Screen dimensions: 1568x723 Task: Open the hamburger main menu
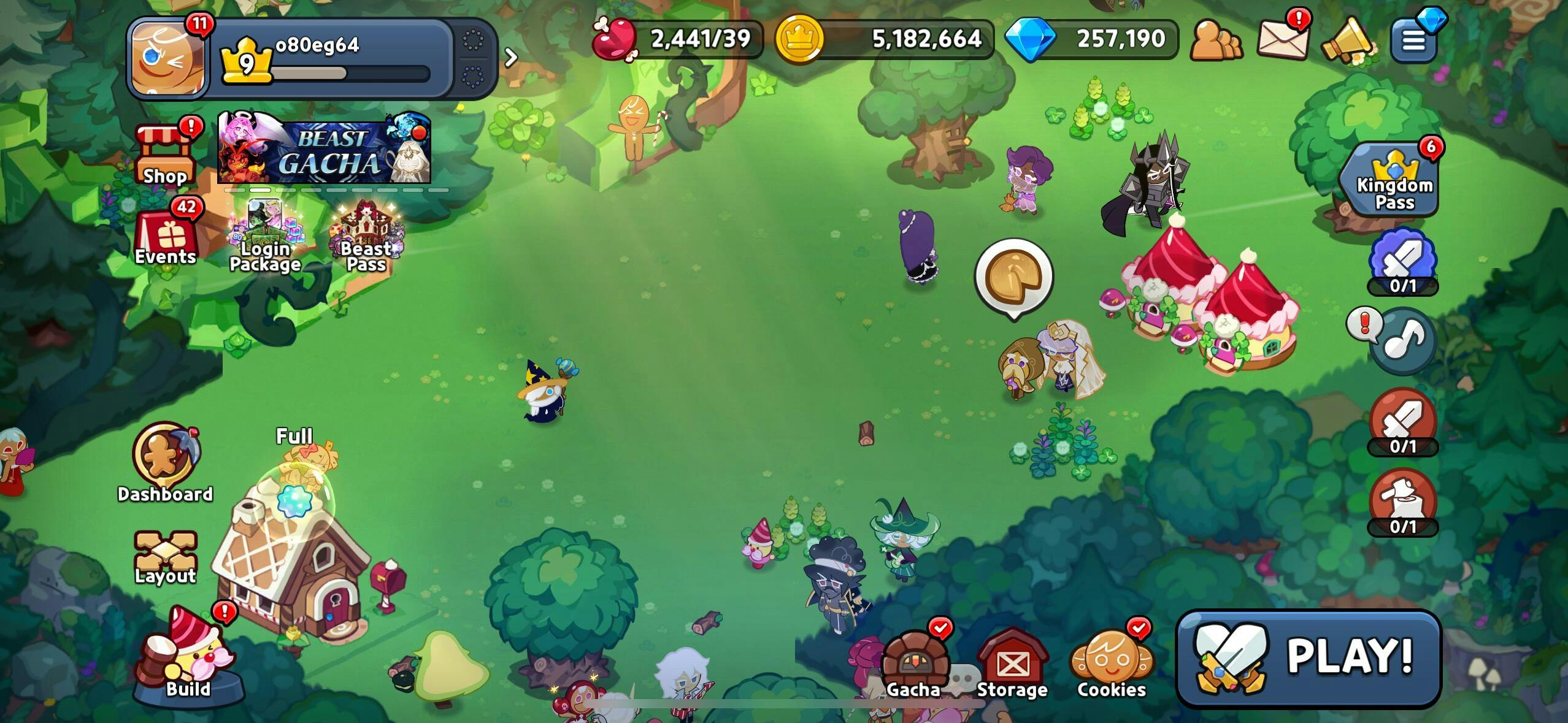pos(1414,40)
